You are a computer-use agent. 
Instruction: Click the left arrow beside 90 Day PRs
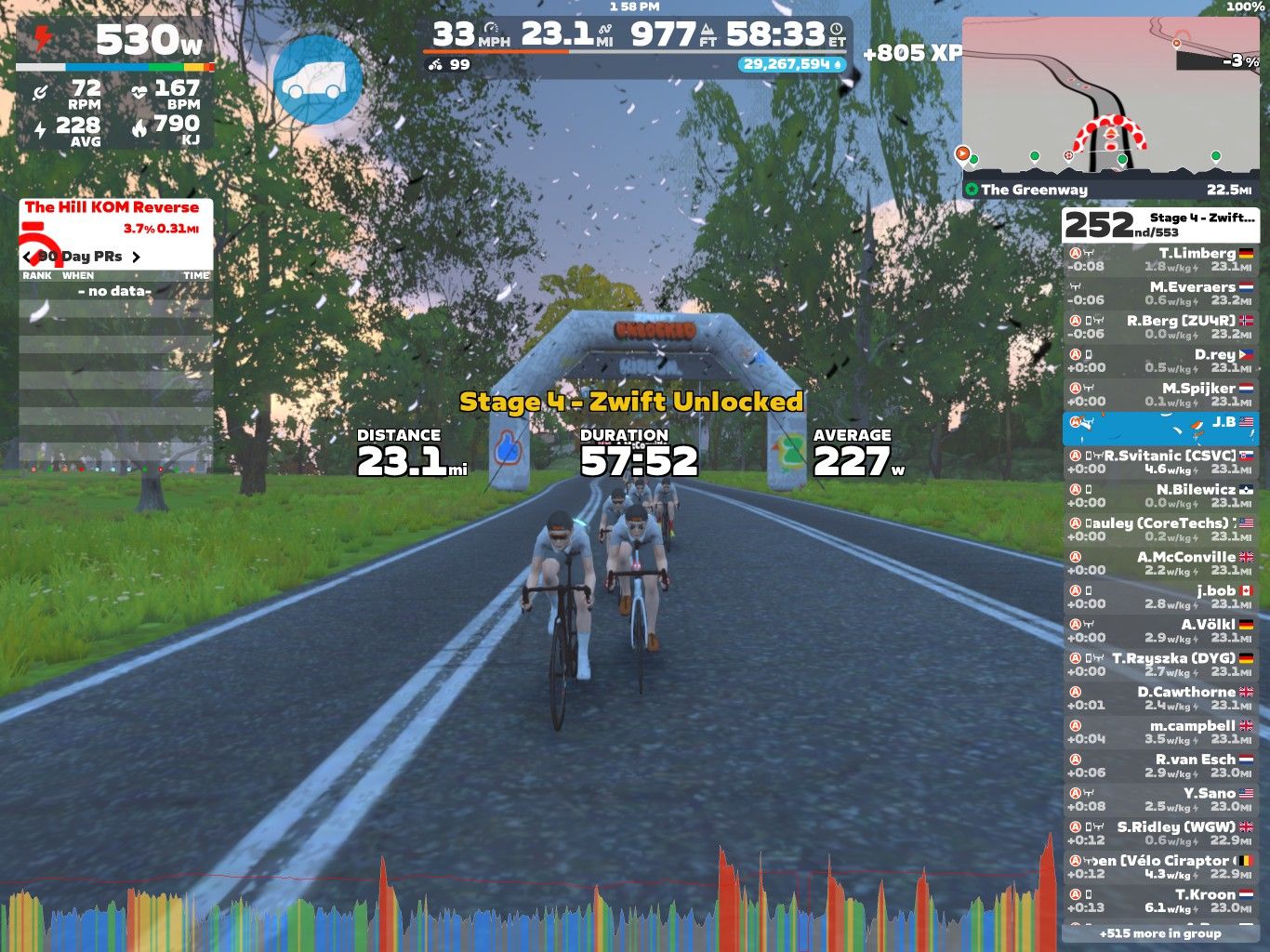tap(27, 257)
